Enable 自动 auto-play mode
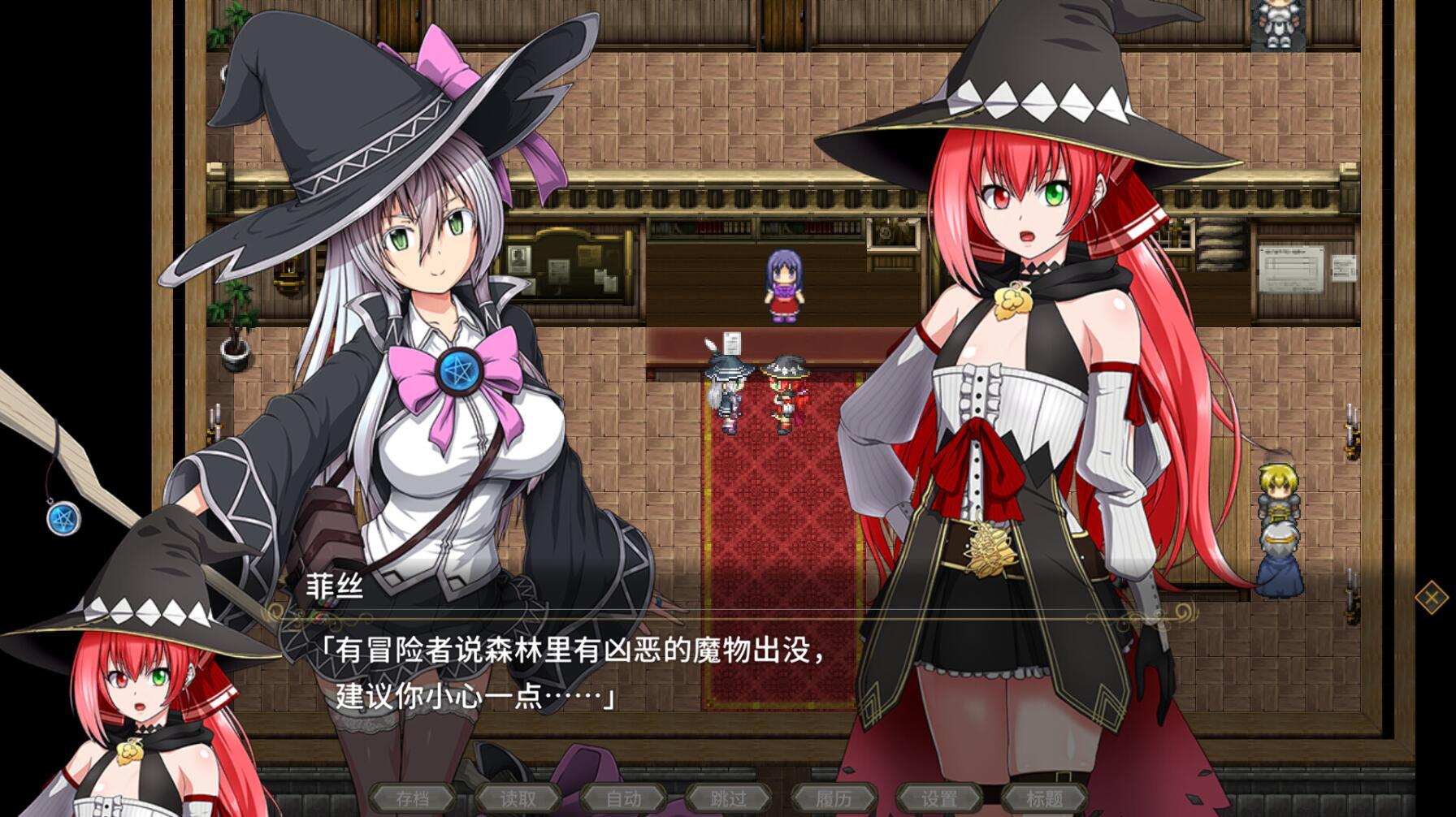 pos(622,798)
